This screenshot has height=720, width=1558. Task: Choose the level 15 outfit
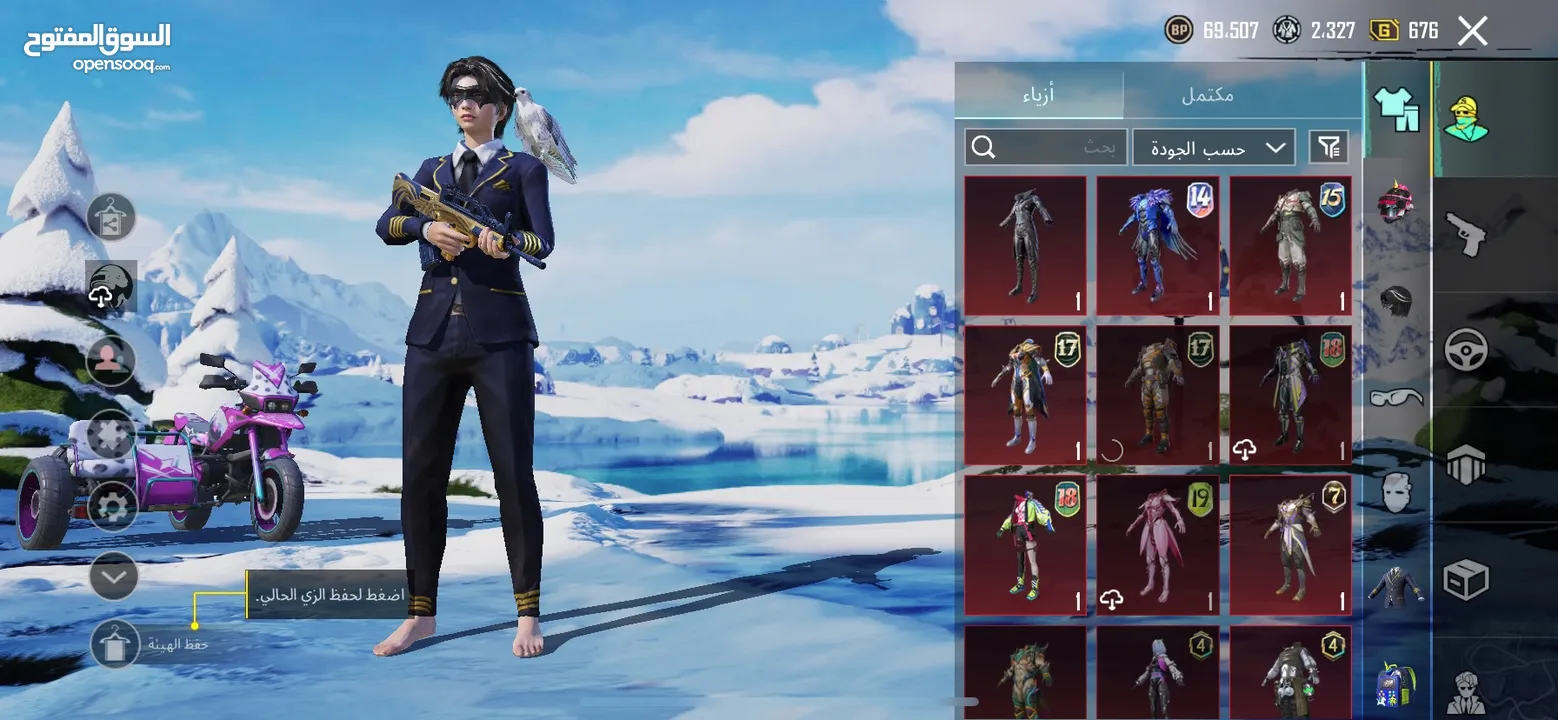(1290, 246)
